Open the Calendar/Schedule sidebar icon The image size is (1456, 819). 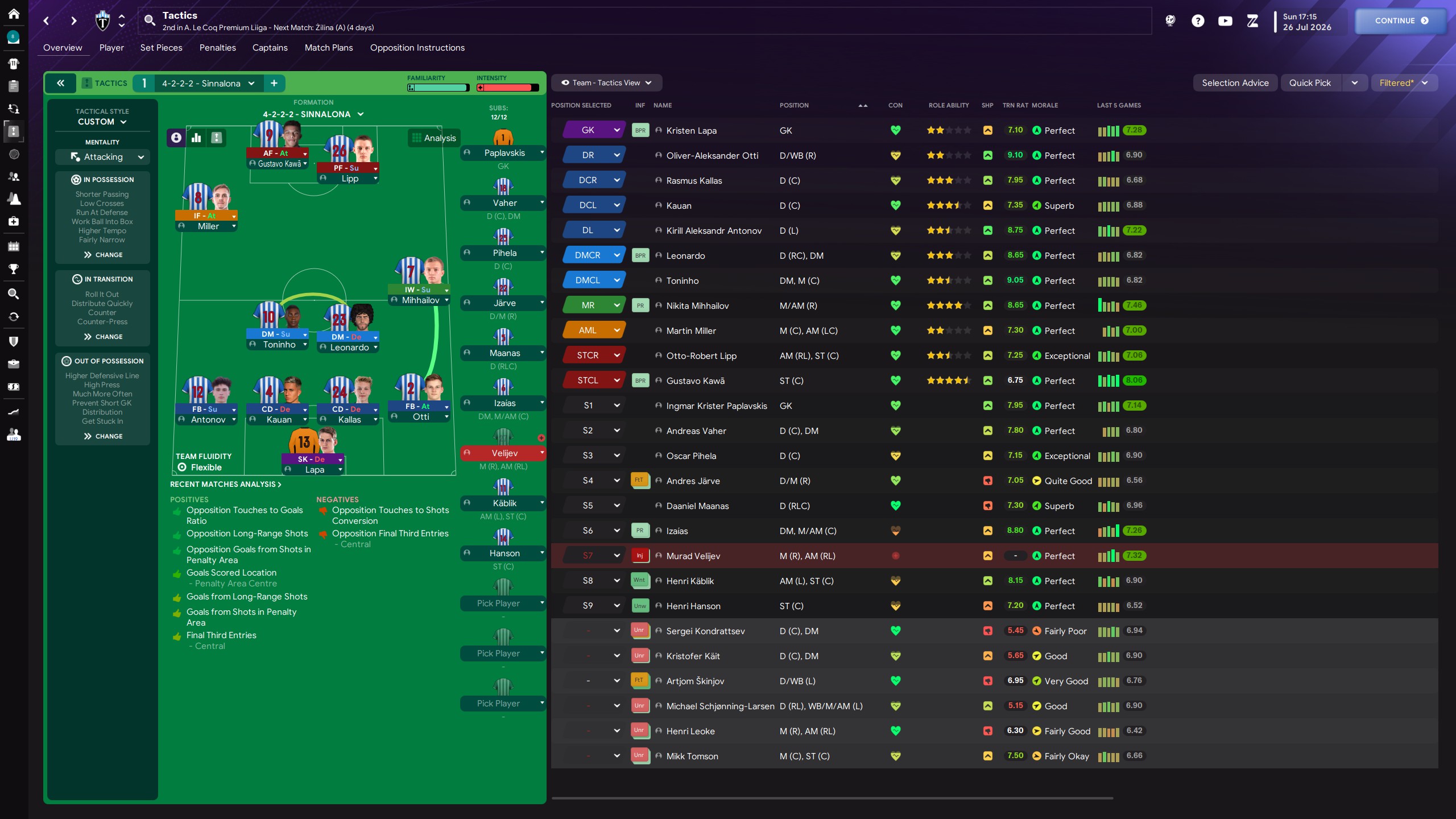14,246
